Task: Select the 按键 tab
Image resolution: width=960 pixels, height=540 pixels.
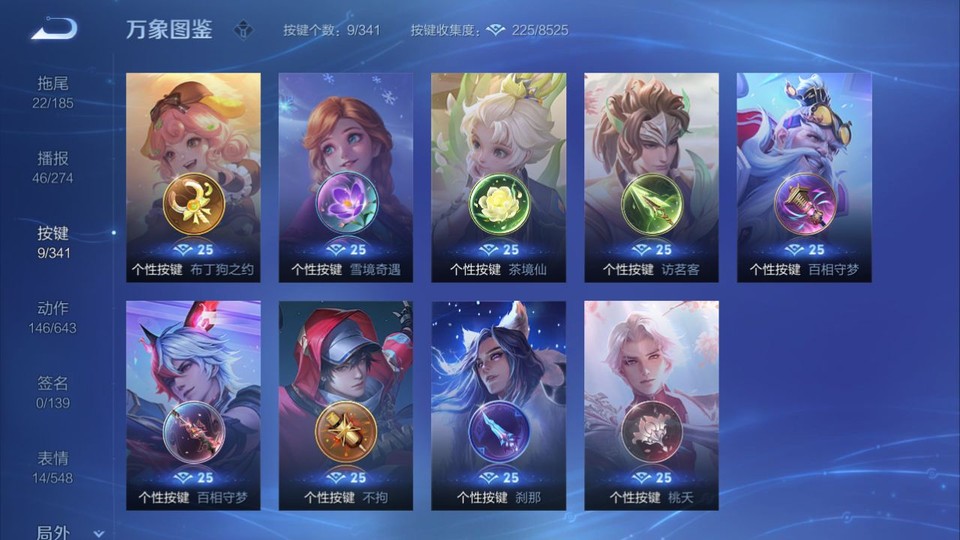Action: [54, 241]
